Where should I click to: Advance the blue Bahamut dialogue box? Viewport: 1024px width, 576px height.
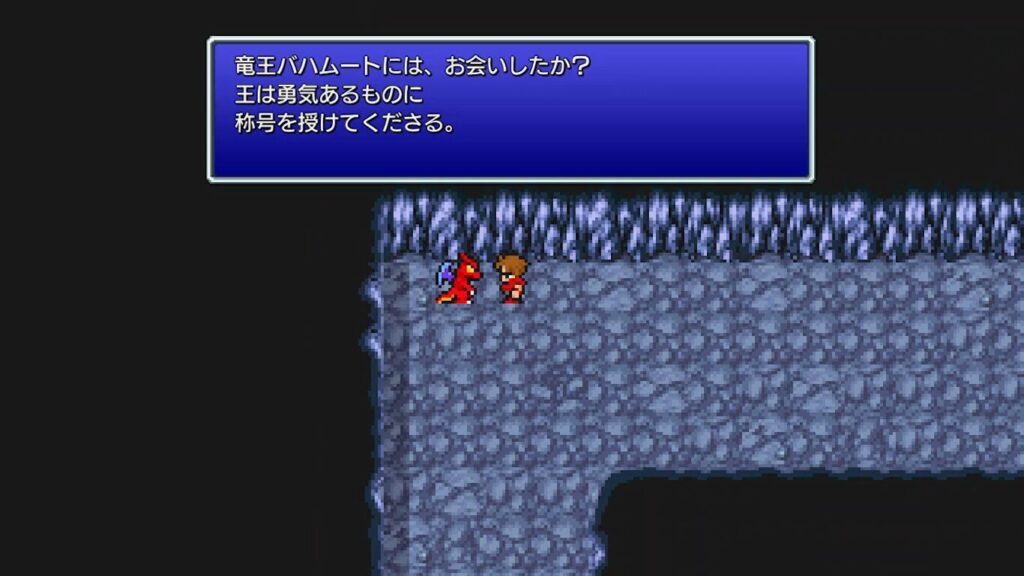pos(510,109)
